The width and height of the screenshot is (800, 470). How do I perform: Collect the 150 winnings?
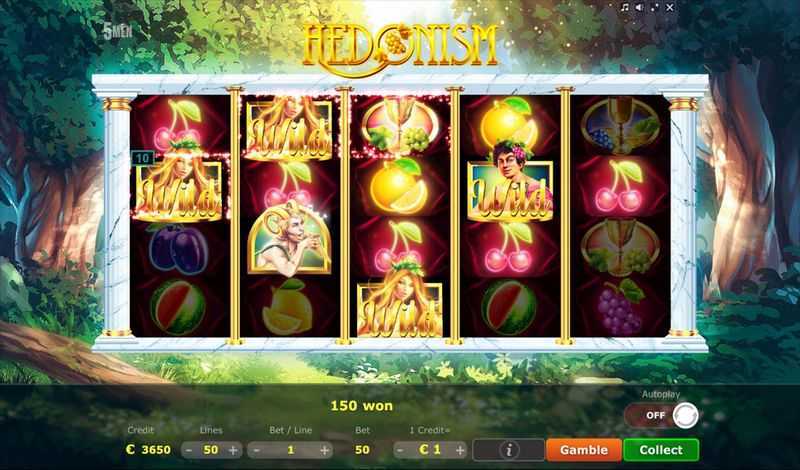point(661,450)
